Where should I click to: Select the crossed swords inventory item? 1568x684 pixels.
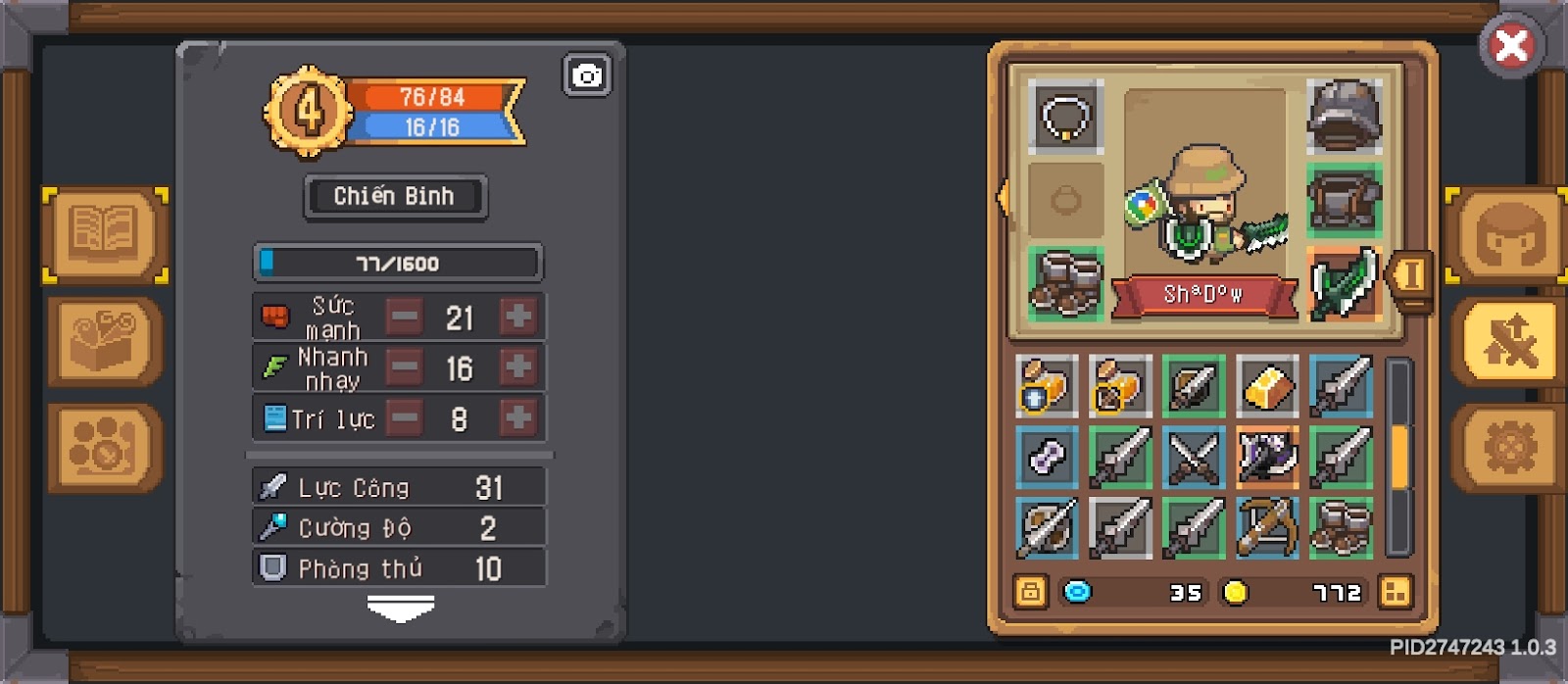pyautogui.click(x=1194, y=458)
